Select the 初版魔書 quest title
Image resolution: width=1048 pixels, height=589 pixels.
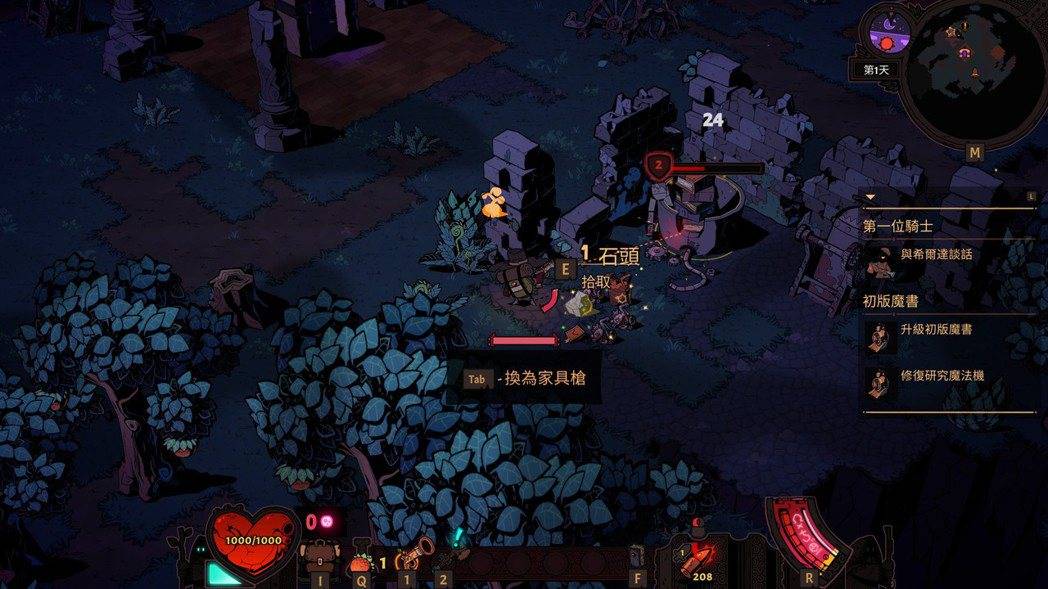pyautogui.click(x=890, y=299)
